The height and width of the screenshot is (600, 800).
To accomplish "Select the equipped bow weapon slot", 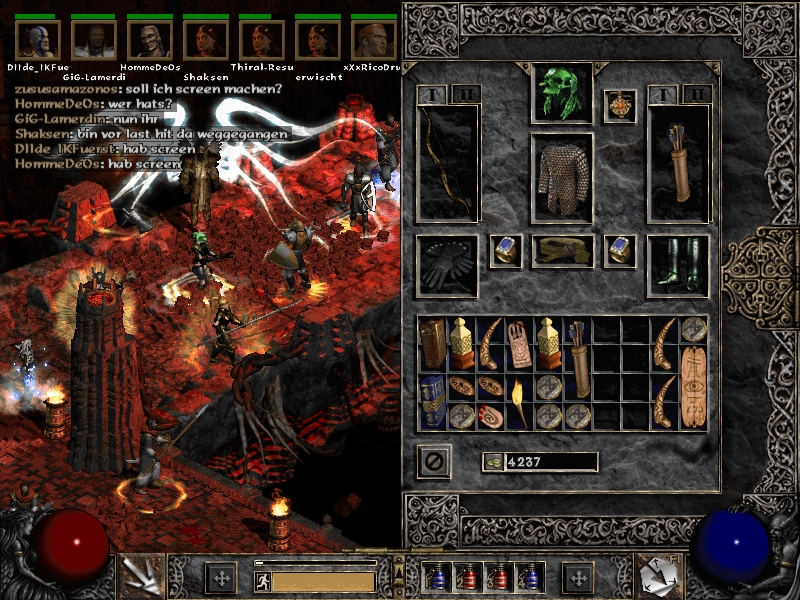I will click(x=449, y=163).
